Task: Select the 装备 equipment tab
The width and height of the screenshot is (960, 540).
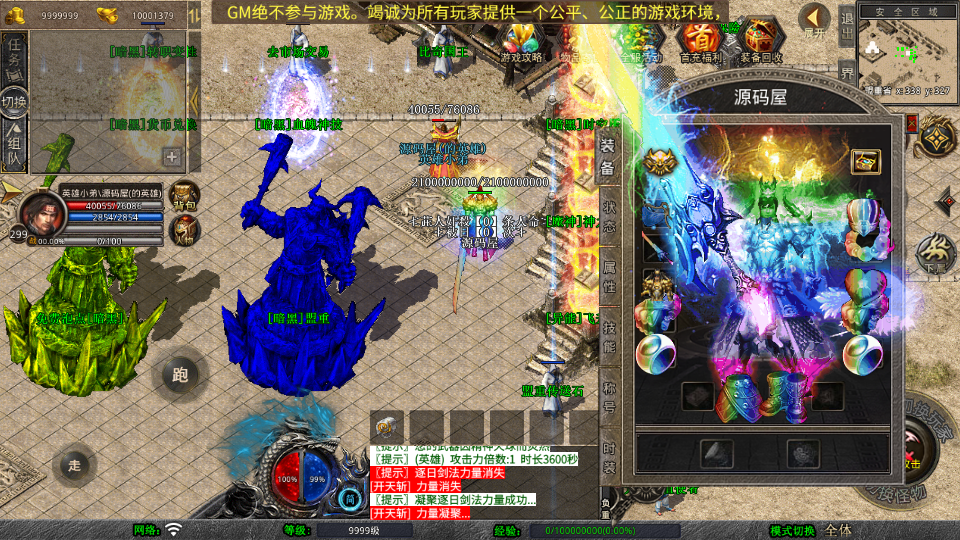Action: [608, 156]
